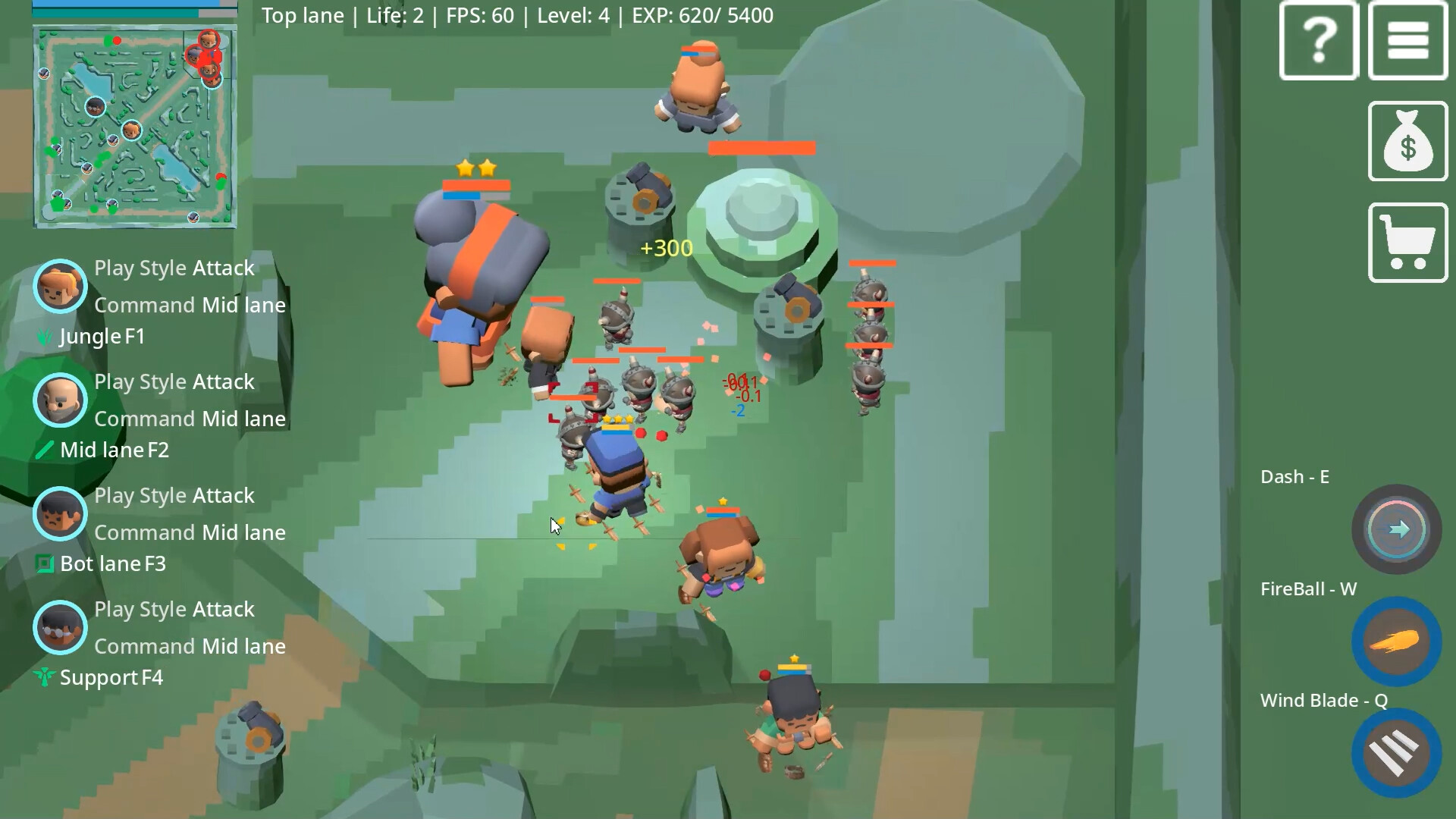
Task: Open the question mark help button
Action: [1318, 40]
